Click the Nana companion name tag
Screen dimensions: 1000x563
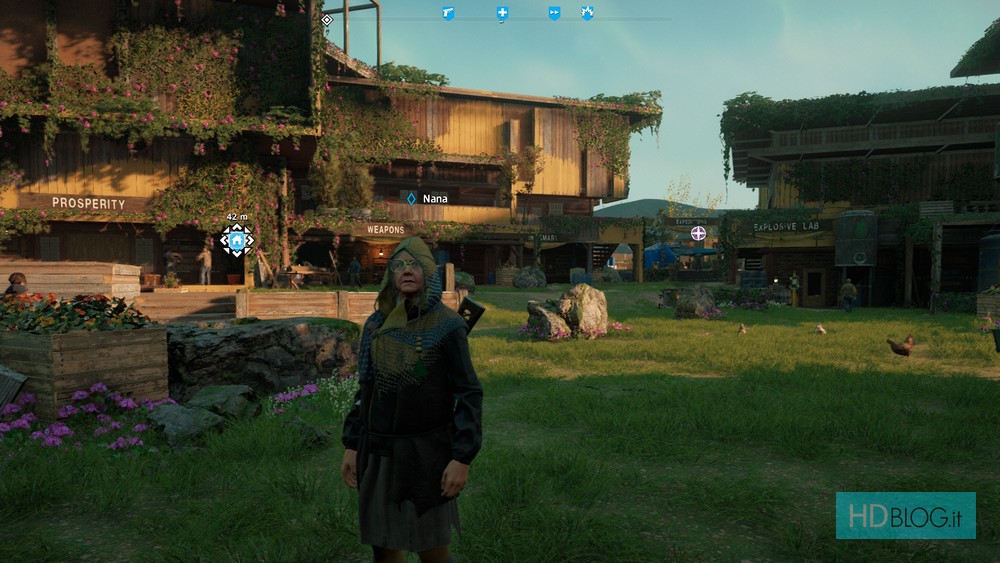coord(426,199)
